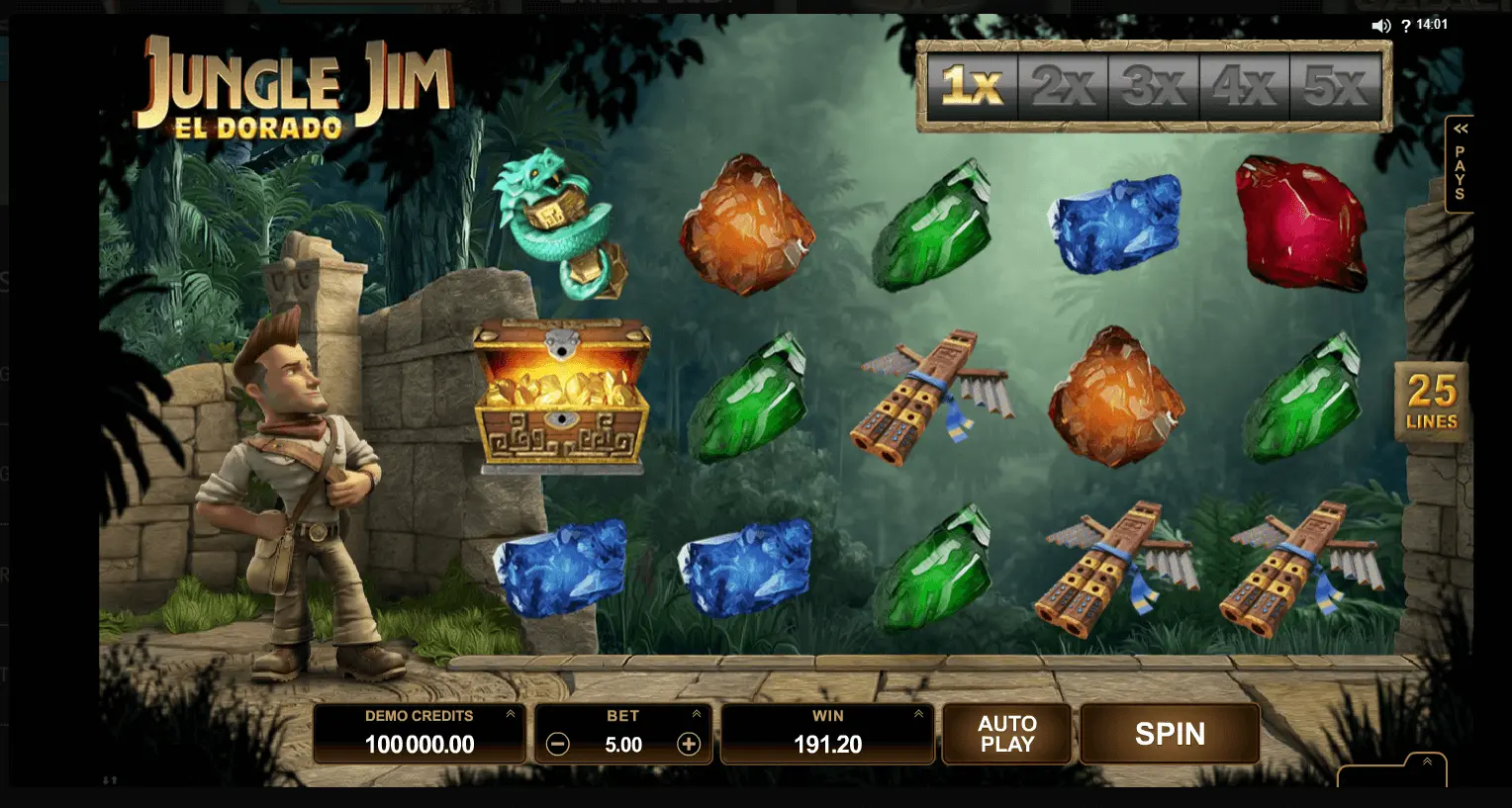Expand the Demo Credits panel arrow
Image resolution: width=1512 pixels, height=808 pixels.
tap(511, 714)
